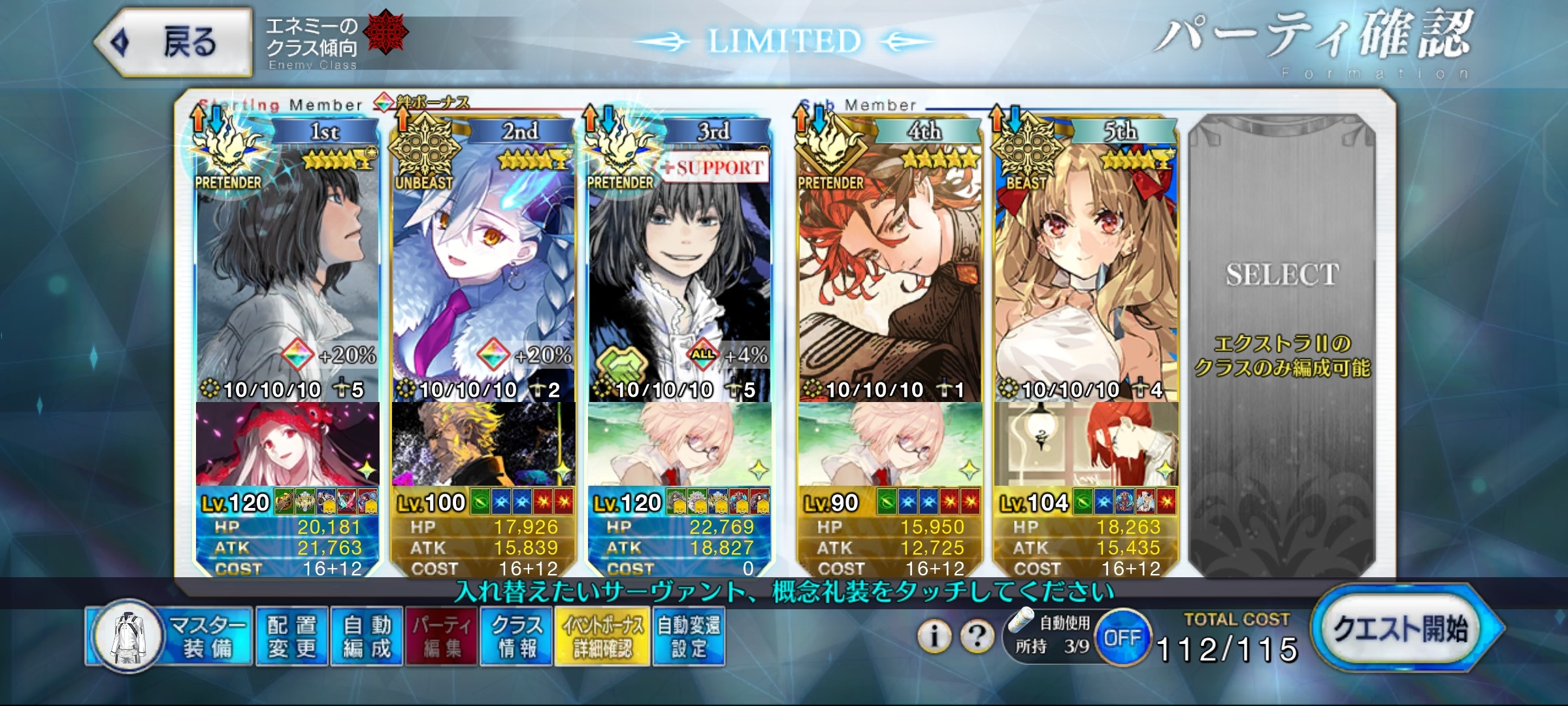Image resolution: width=1568 pixels, height=706 pixels.
Task: Click the round info 'i' button
Action: [x=935, y=635]
